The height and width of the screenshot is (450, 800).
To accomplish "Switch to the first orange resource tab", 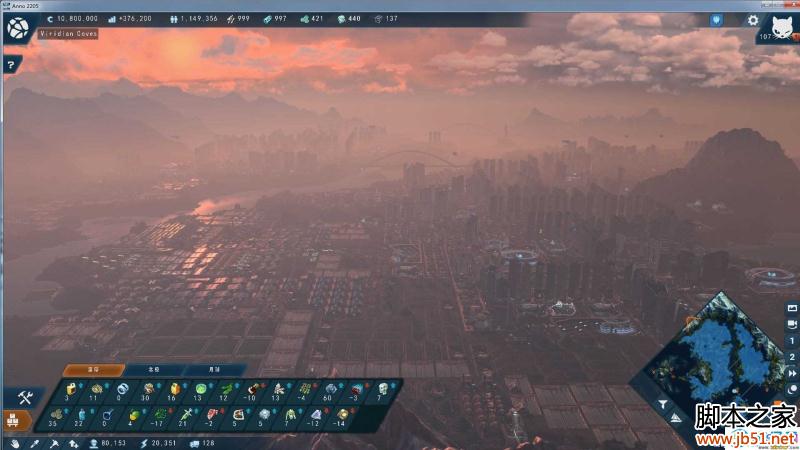I will click(x=93, y=369).
